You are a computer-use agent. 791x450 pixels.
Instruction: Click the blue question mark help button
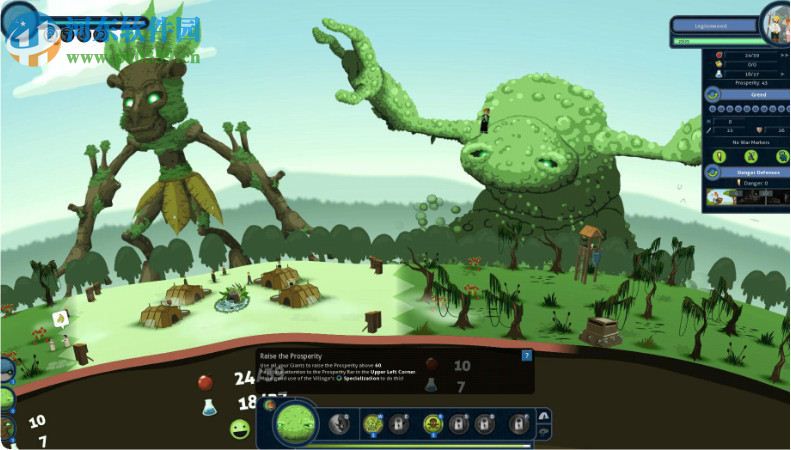[x=527, y=355]
